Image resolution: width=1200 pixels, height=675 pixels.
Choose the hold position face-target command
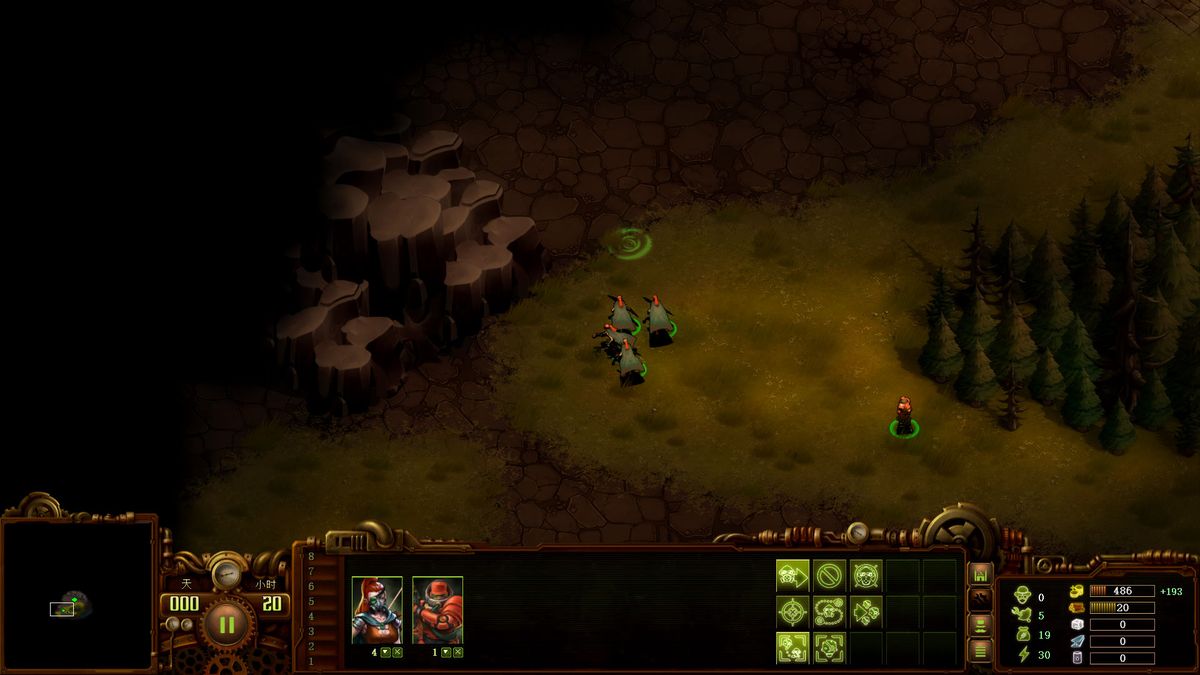pyautogui.click(x=866, y=575)
